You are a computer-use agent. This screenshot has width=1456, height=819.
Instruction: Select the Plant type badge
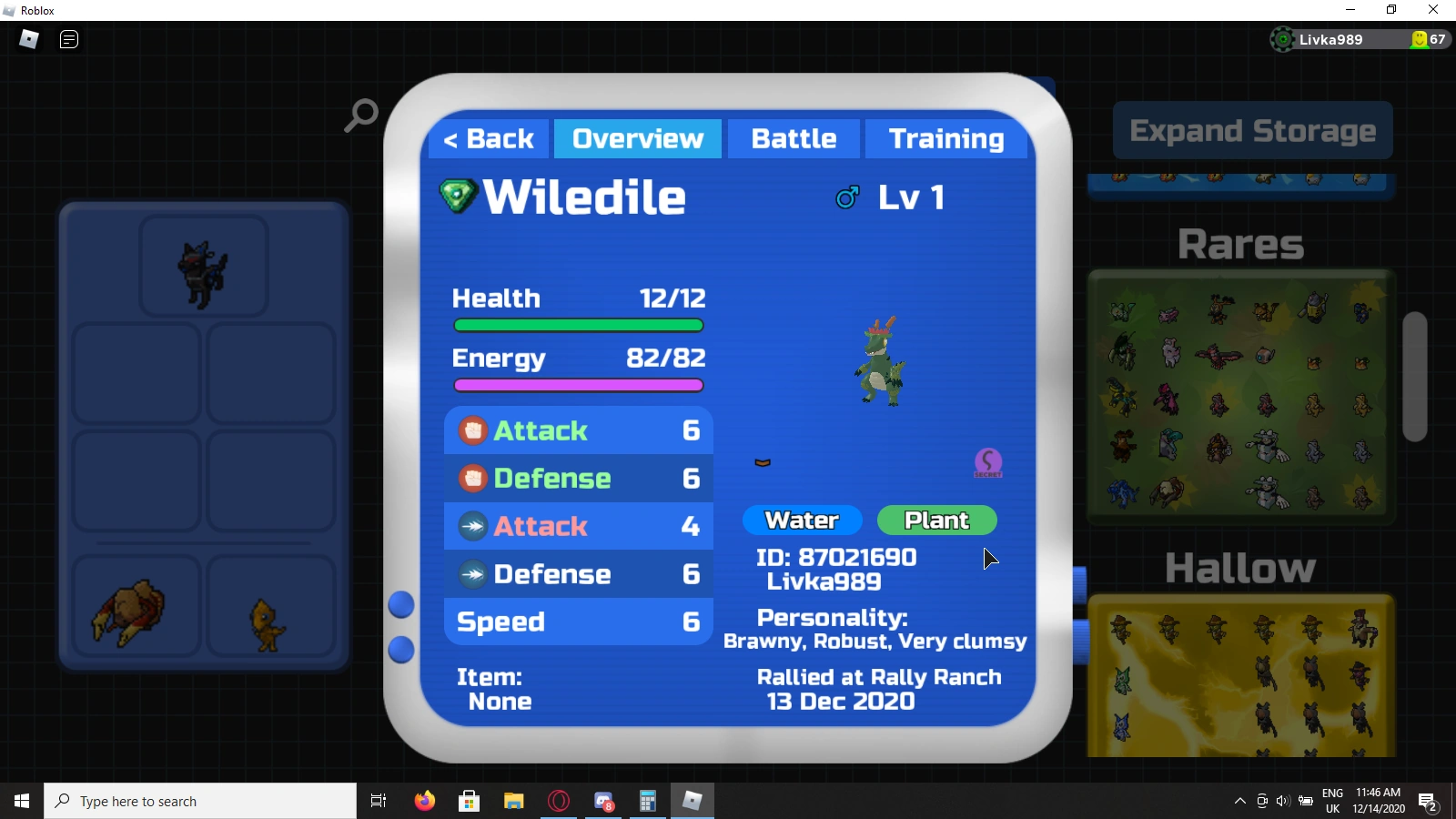[x=936, y=520]
